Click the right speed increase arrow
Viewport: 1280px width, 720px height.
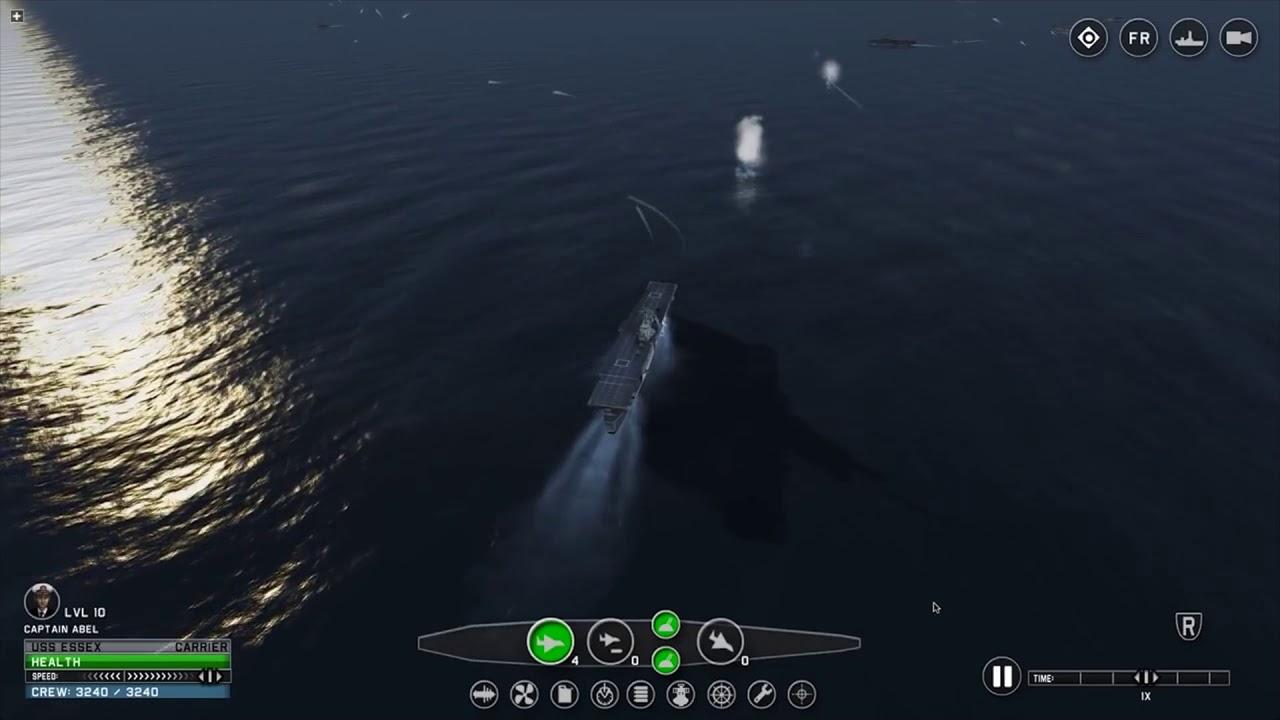(x=218, y=677)
